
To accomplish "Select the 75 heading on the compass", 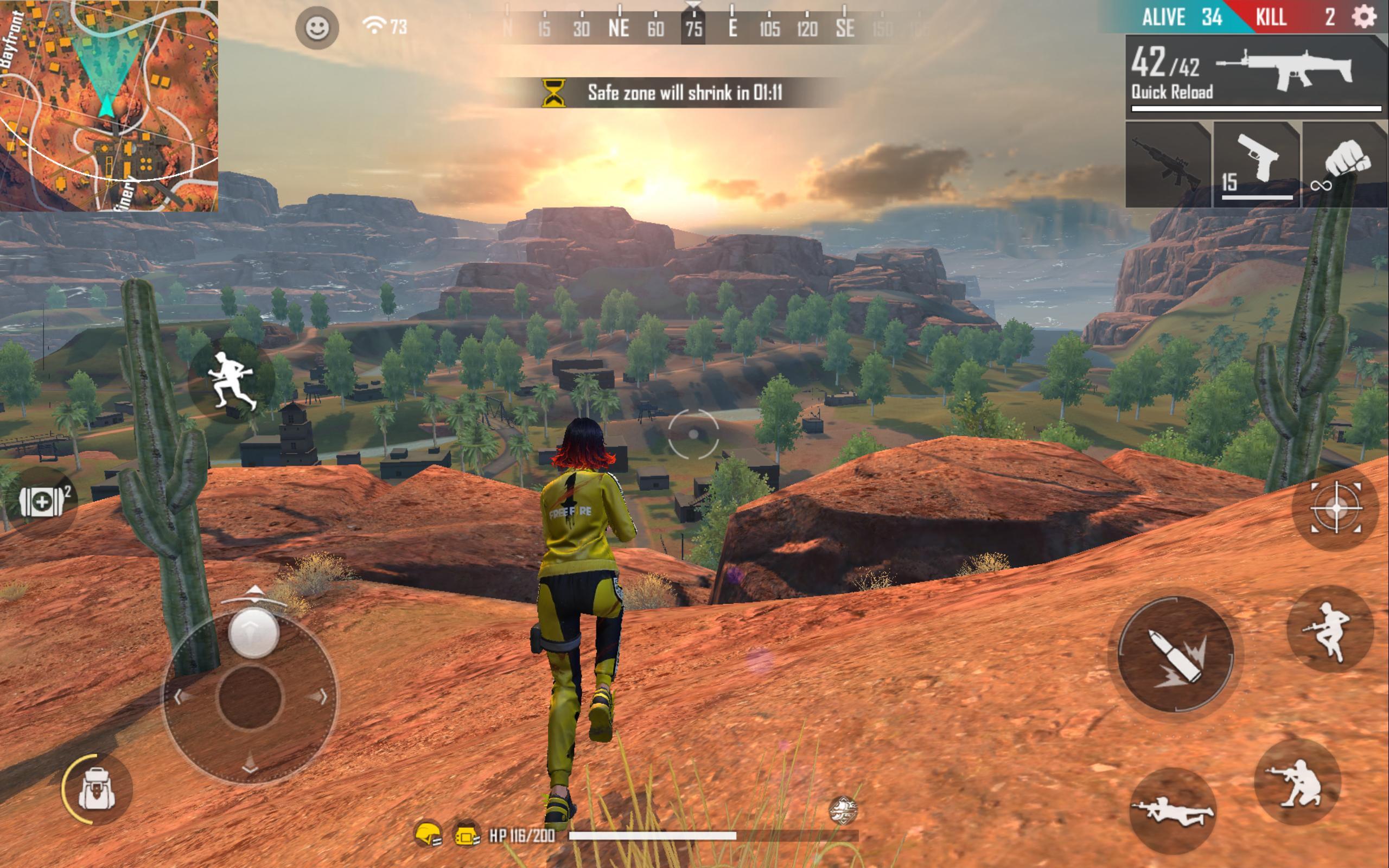I will 694,27.
